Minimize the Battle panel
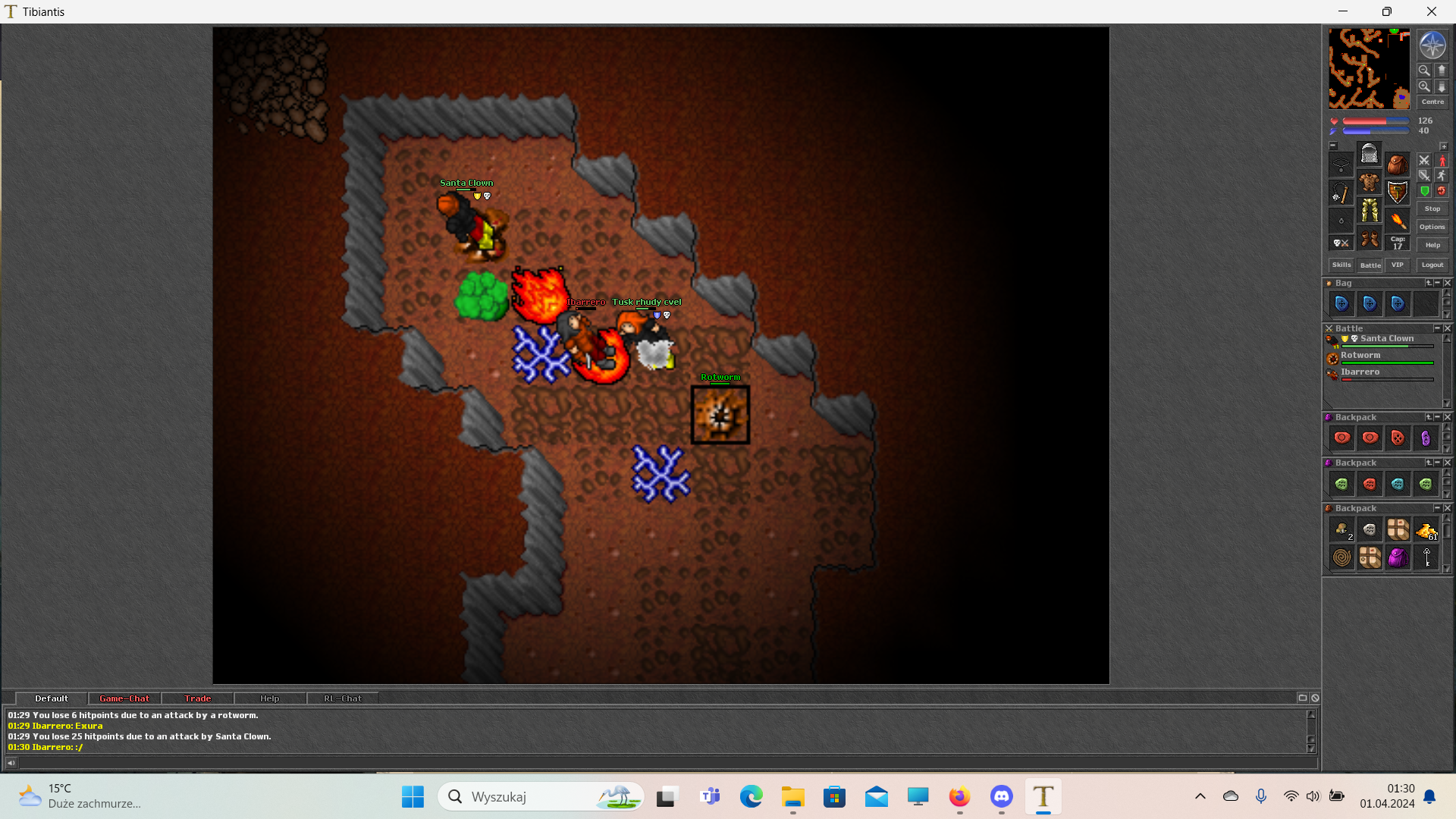 1437,328
